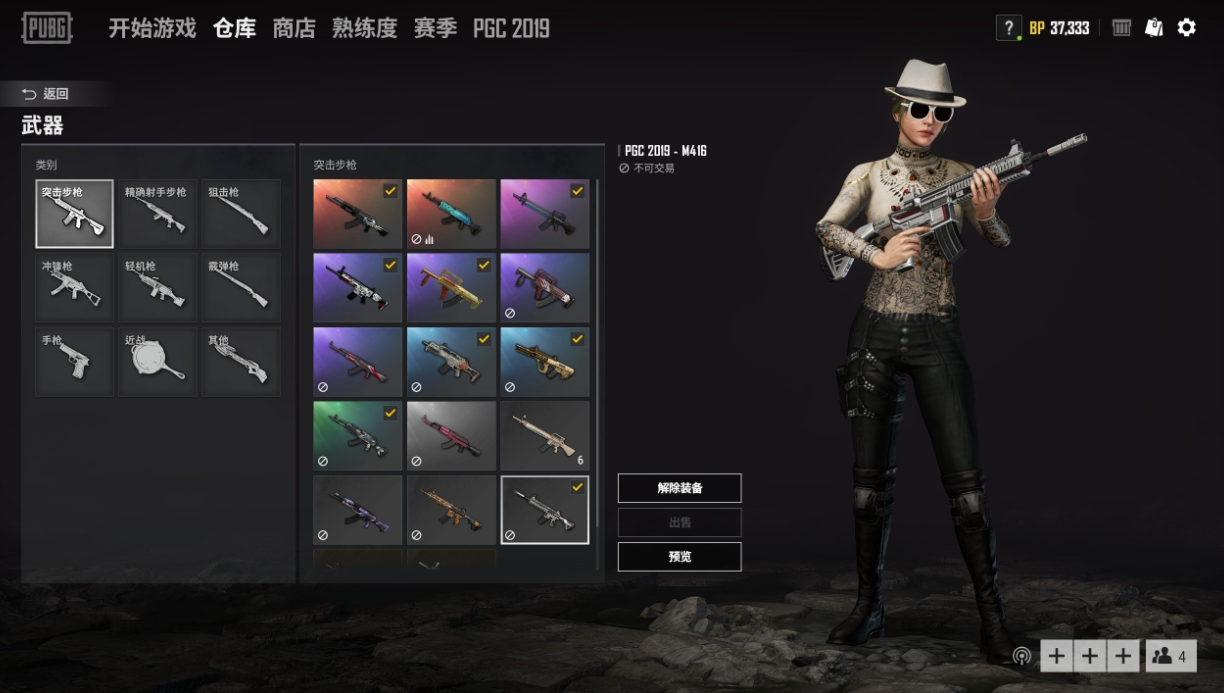Select the teal AKM skin thumbnail
Viewport: 1224px width, 693px height.
[x=451, y=214]
